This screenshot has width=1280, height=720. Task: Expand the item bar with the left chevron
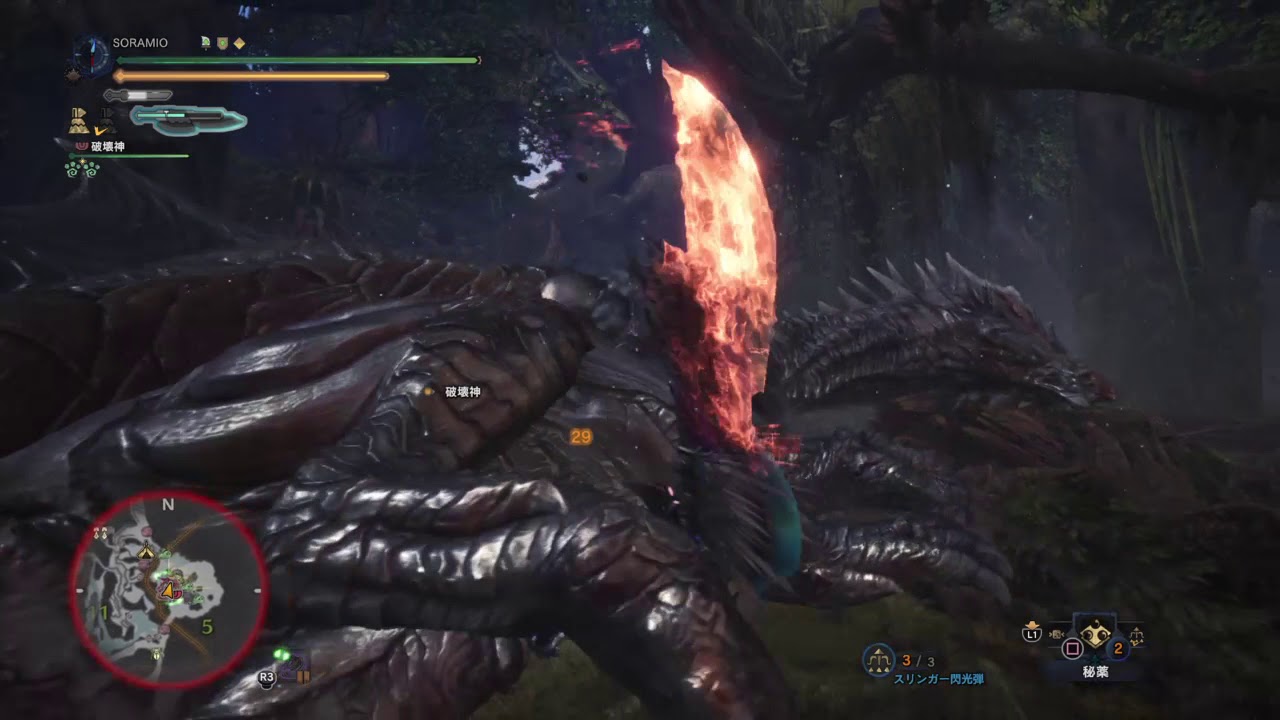tap(1056, 634)
